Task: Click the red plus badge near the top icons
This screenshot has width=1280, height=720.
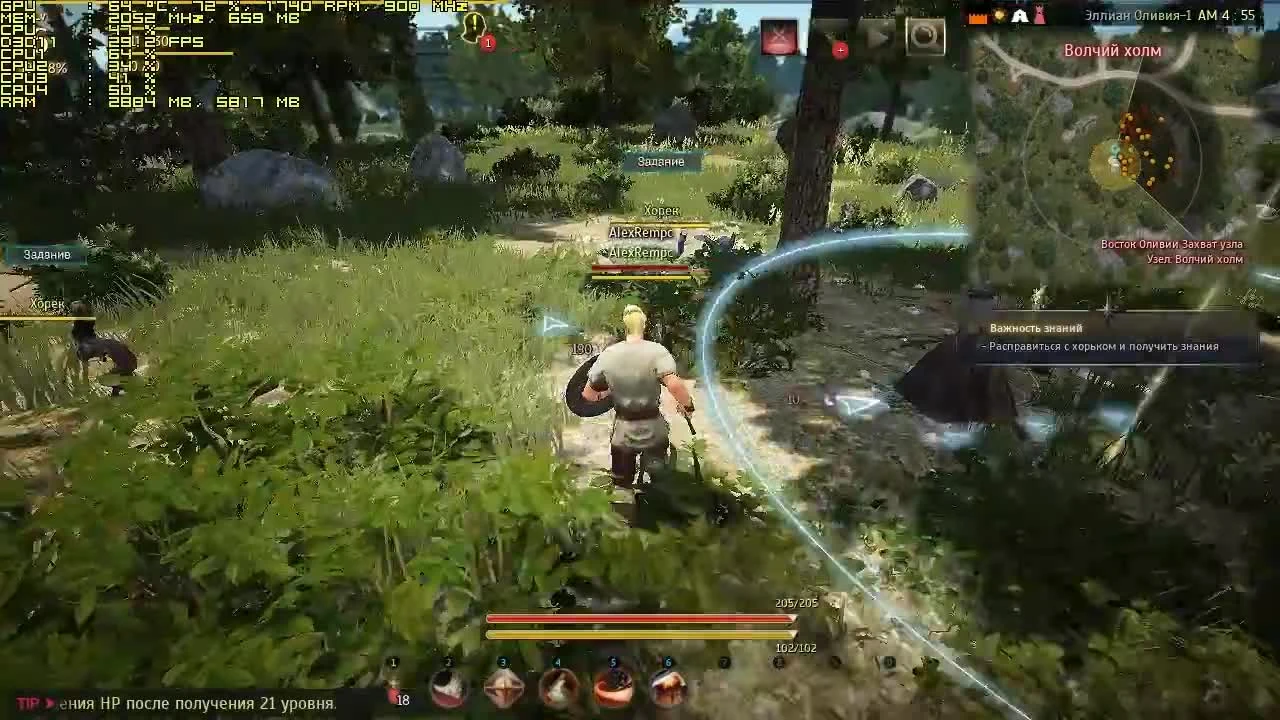Action: tap(840, 48)
